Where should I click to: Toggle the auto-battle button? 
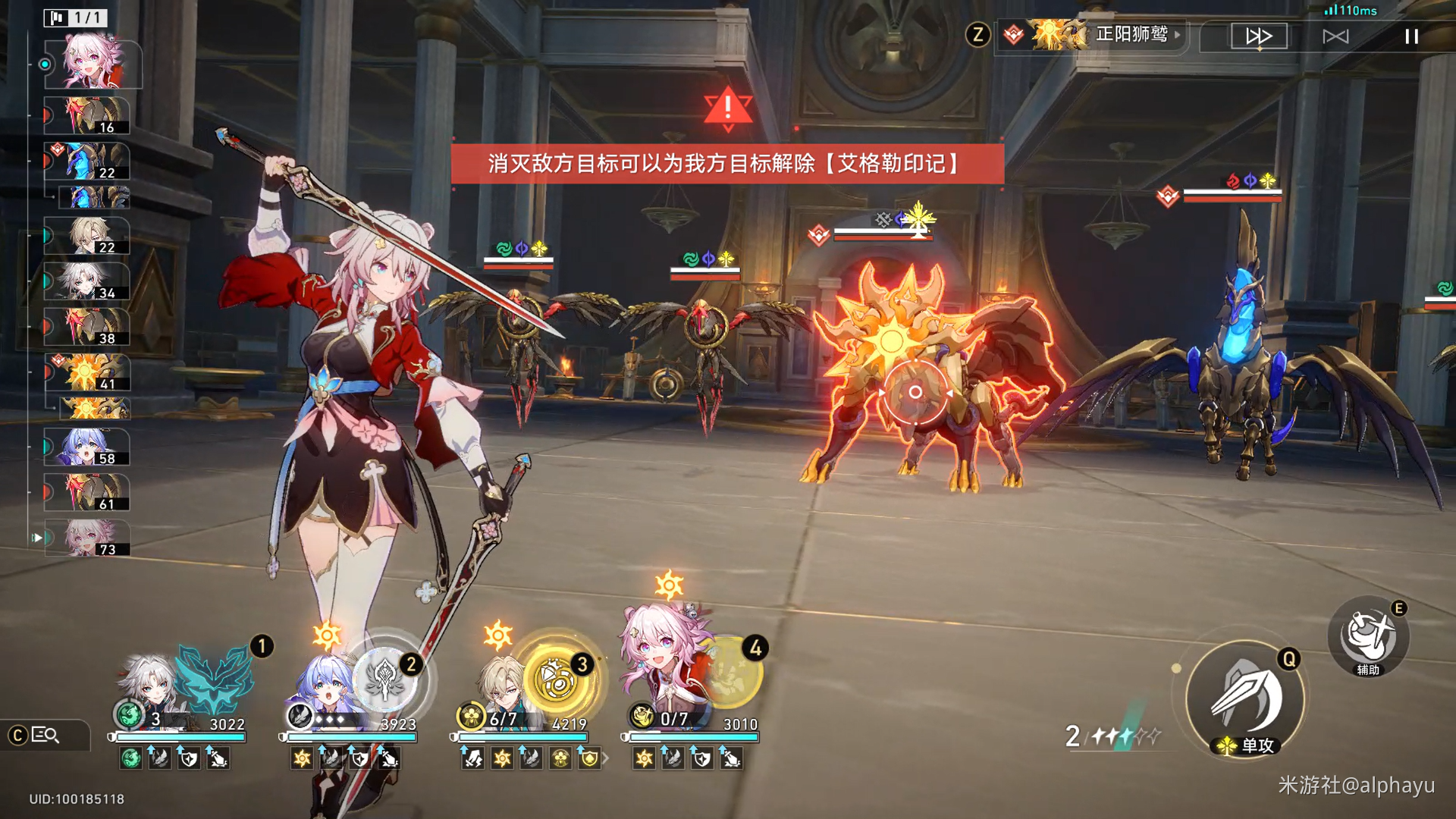click(1335, 36)
